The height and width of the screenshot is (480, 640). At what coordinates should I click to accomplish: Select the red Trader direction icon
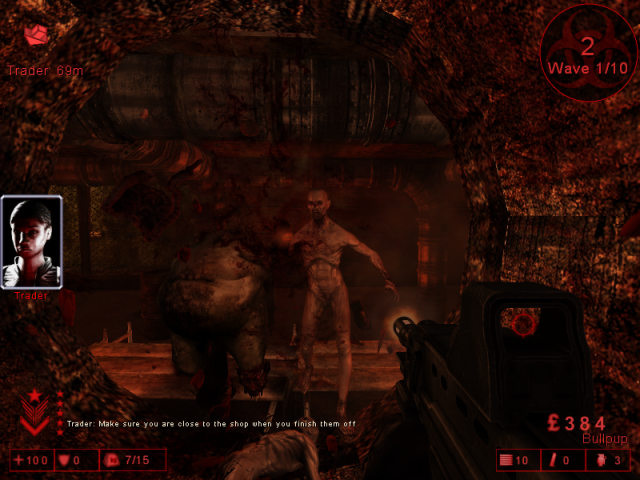(37, 36)
